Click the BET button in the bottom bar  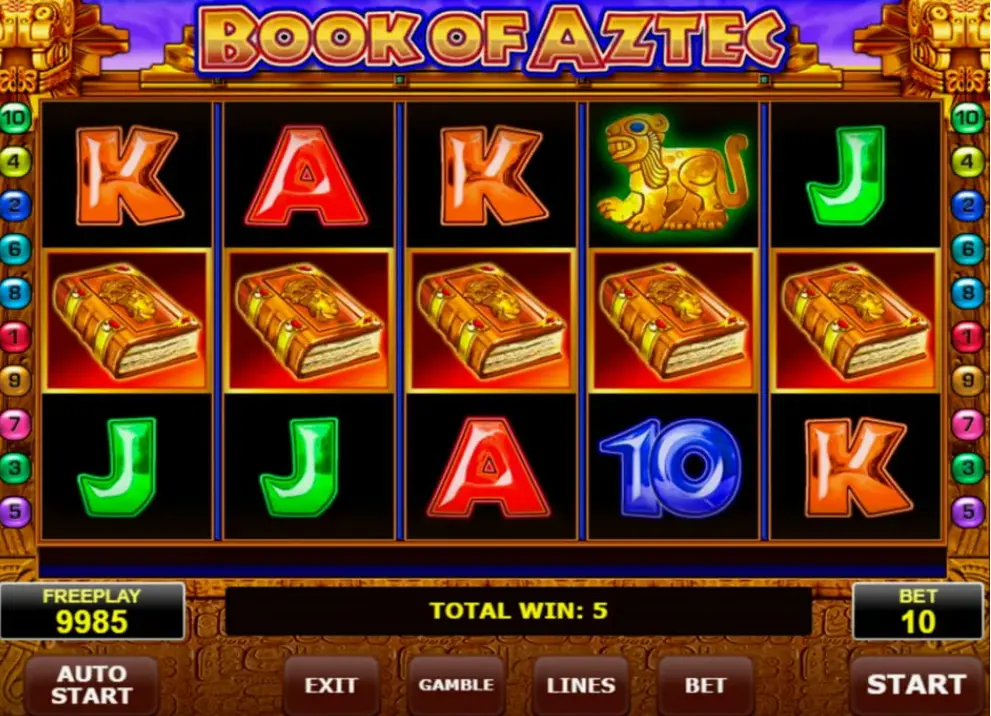tap(705, 686)
